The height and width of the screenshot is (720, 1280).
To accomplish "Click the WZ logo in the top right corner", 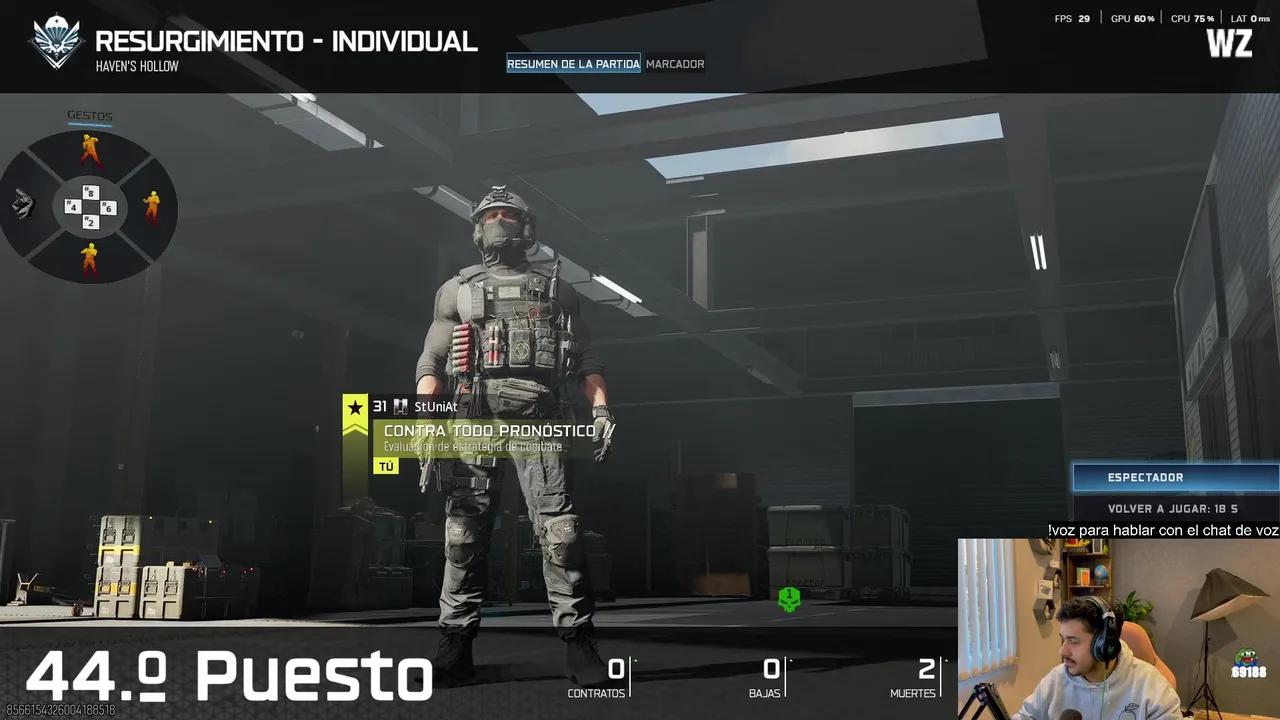I will point(1228,44).
